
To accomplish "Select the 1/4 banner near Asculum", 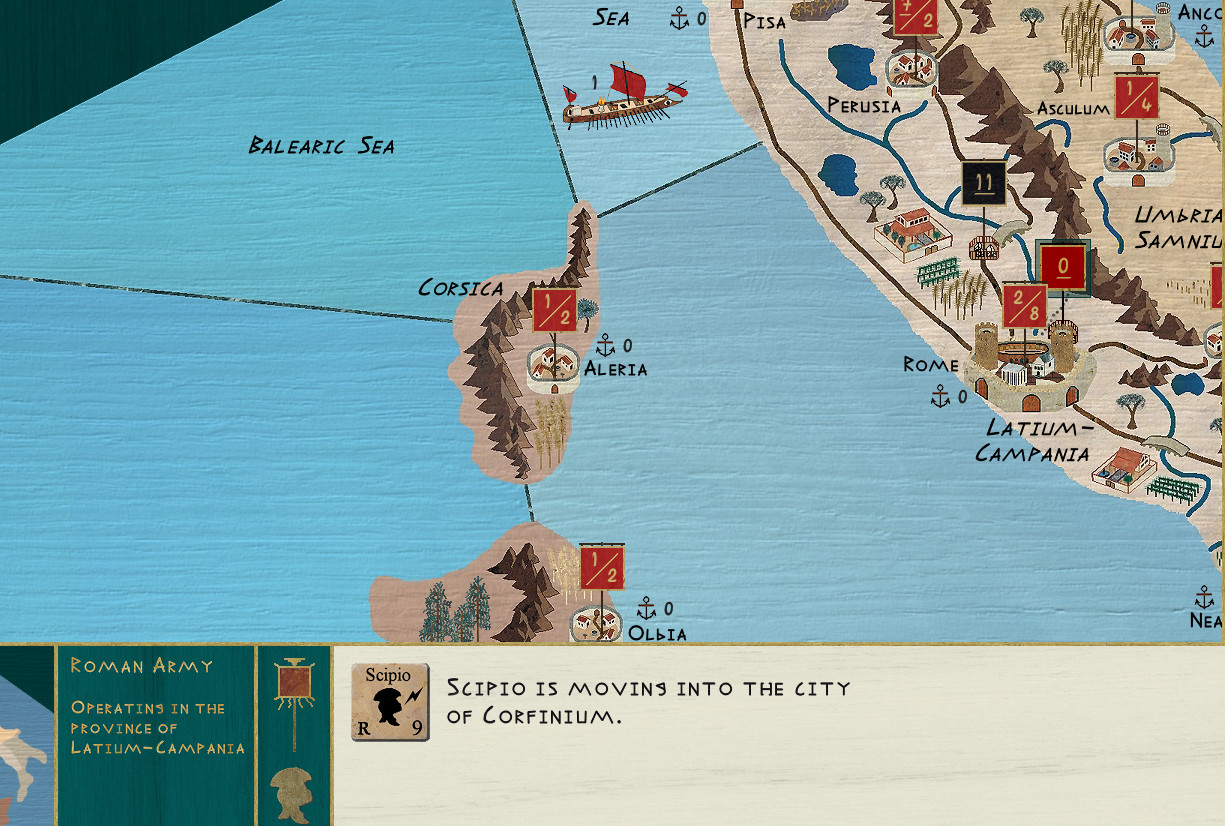I will tap(1136, 97).
